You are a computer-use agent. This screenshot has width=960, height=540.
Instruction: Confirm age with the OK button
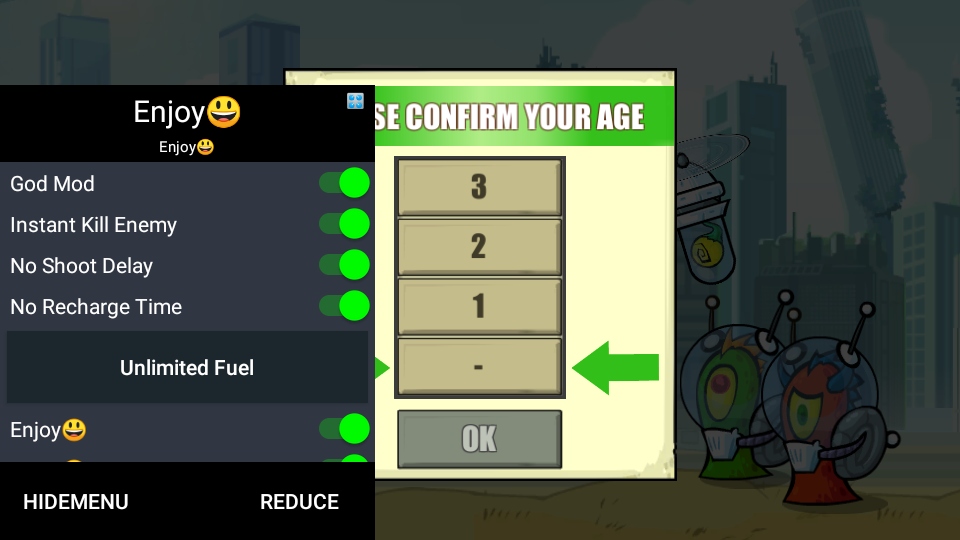coord(479,439)
